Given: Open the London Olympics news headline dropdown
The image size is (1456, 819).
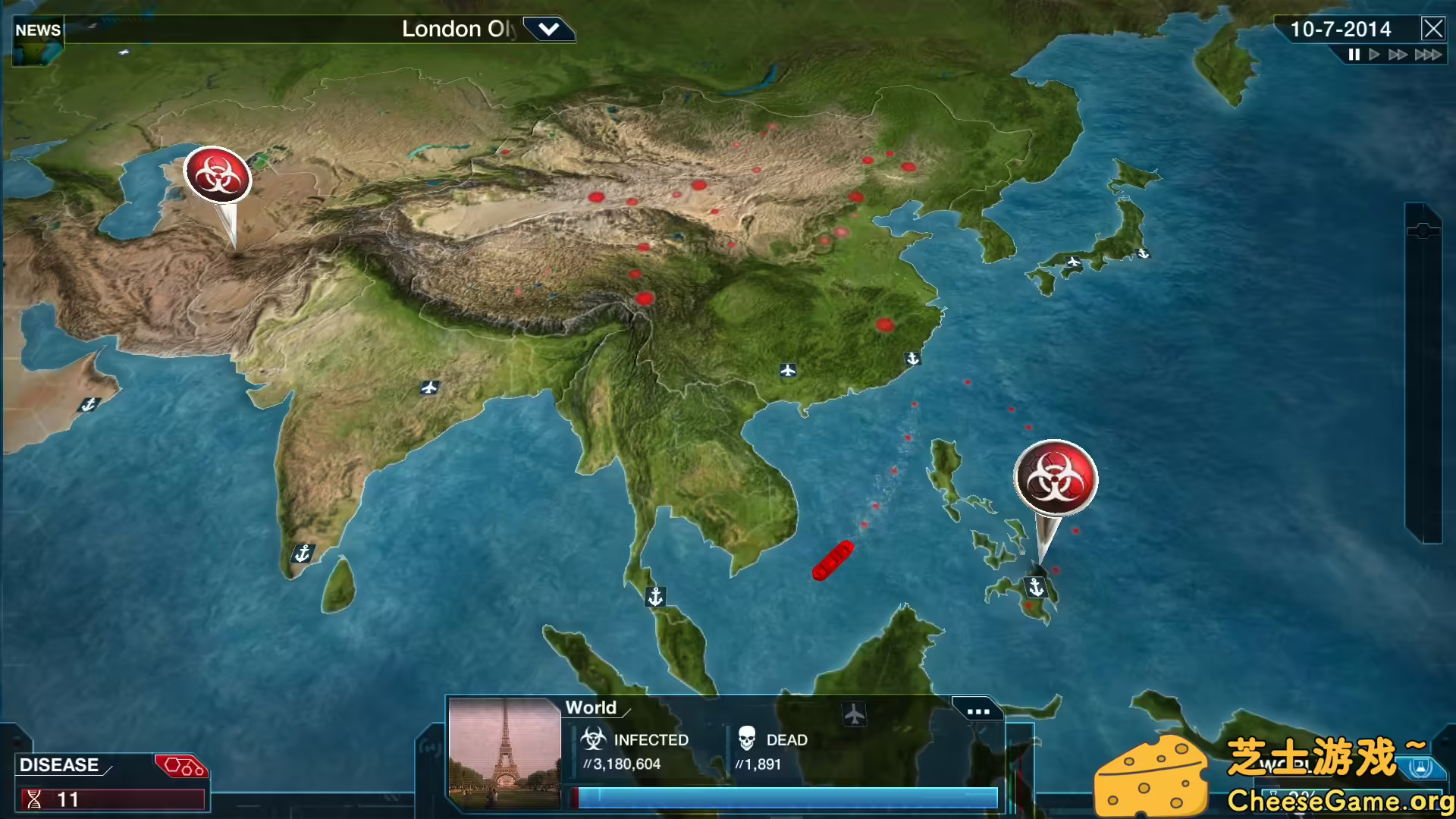Looking at the screenshot, I should coord(551,29).
